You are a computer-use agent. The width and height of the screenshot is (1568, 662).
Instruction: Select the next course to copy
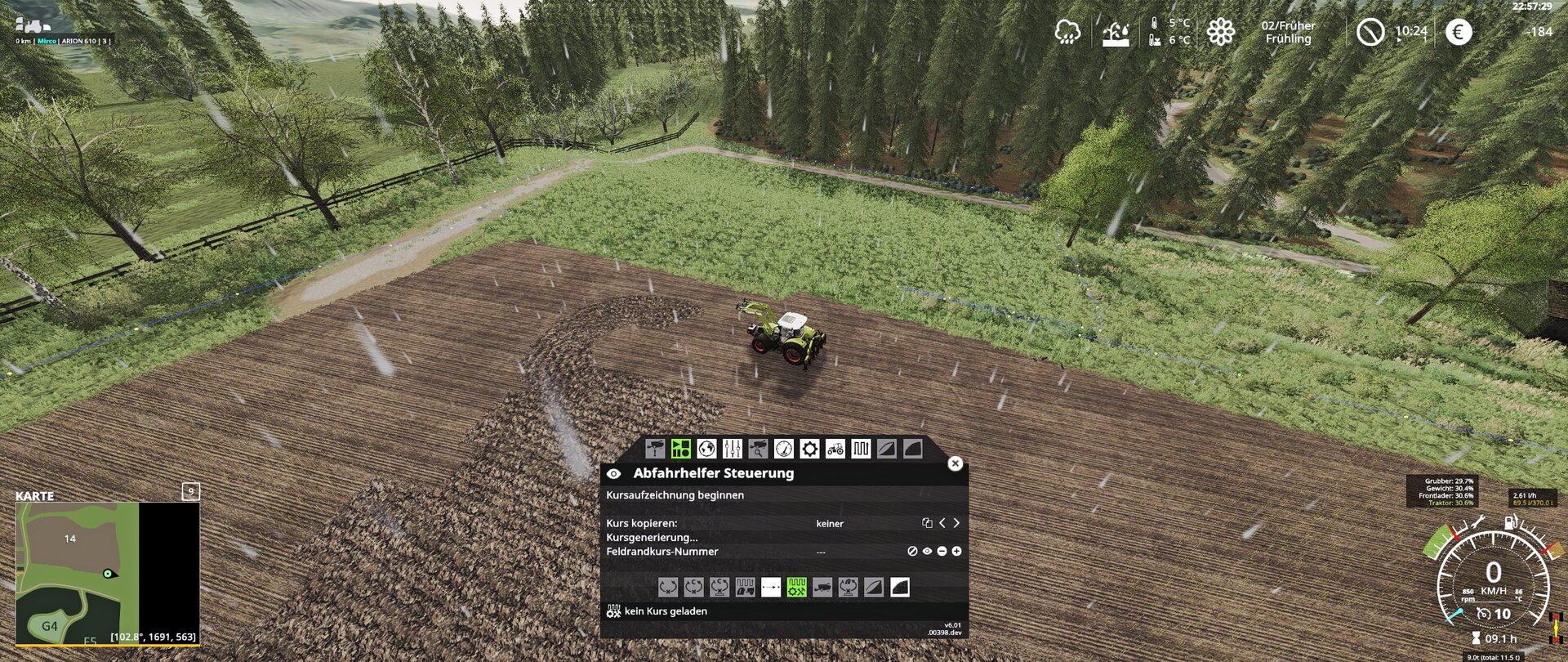(x=956, y=523)
